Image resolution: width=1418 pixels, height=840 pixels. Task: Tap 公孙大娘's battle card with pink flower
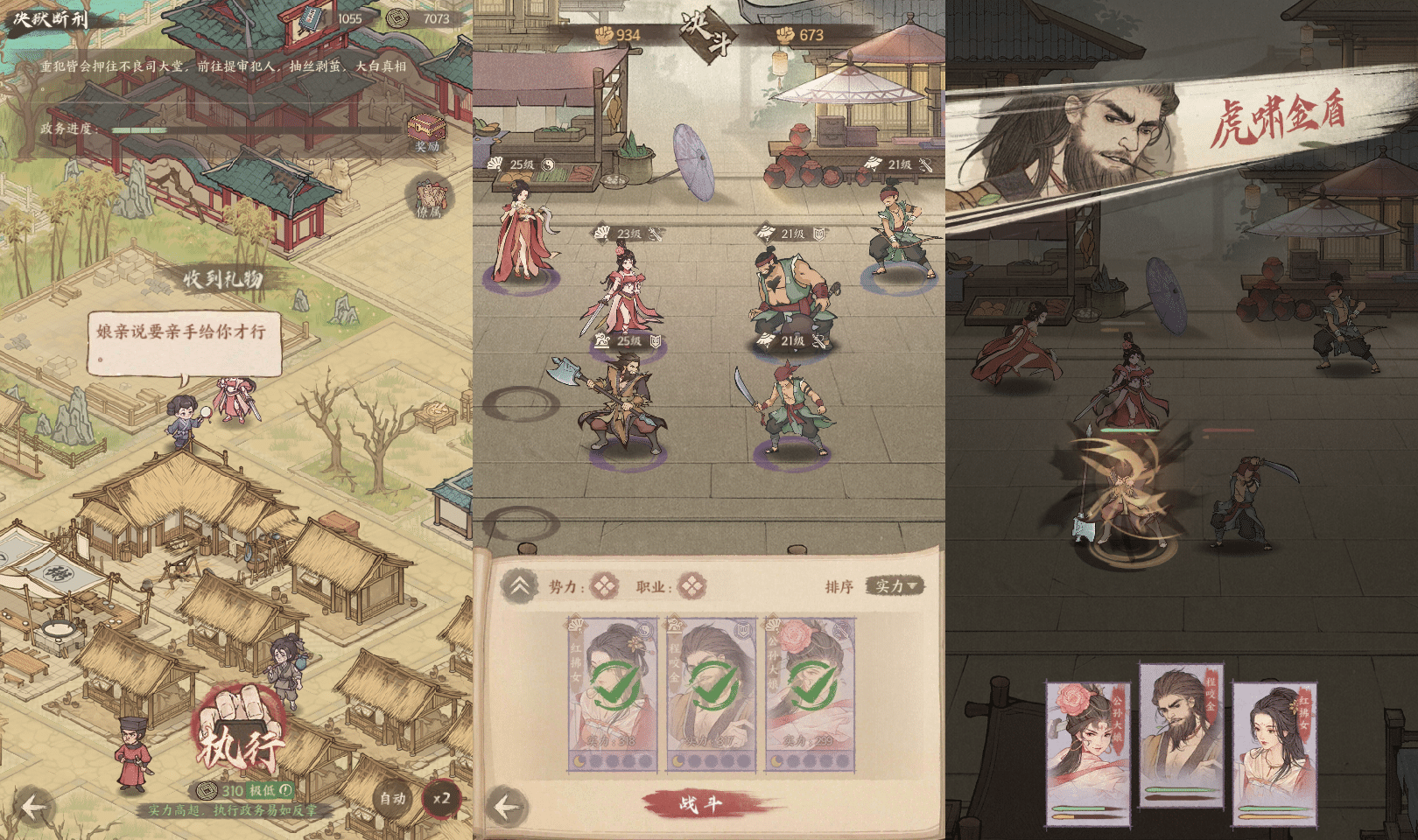pyautogui.click(x=1088, y=752)
